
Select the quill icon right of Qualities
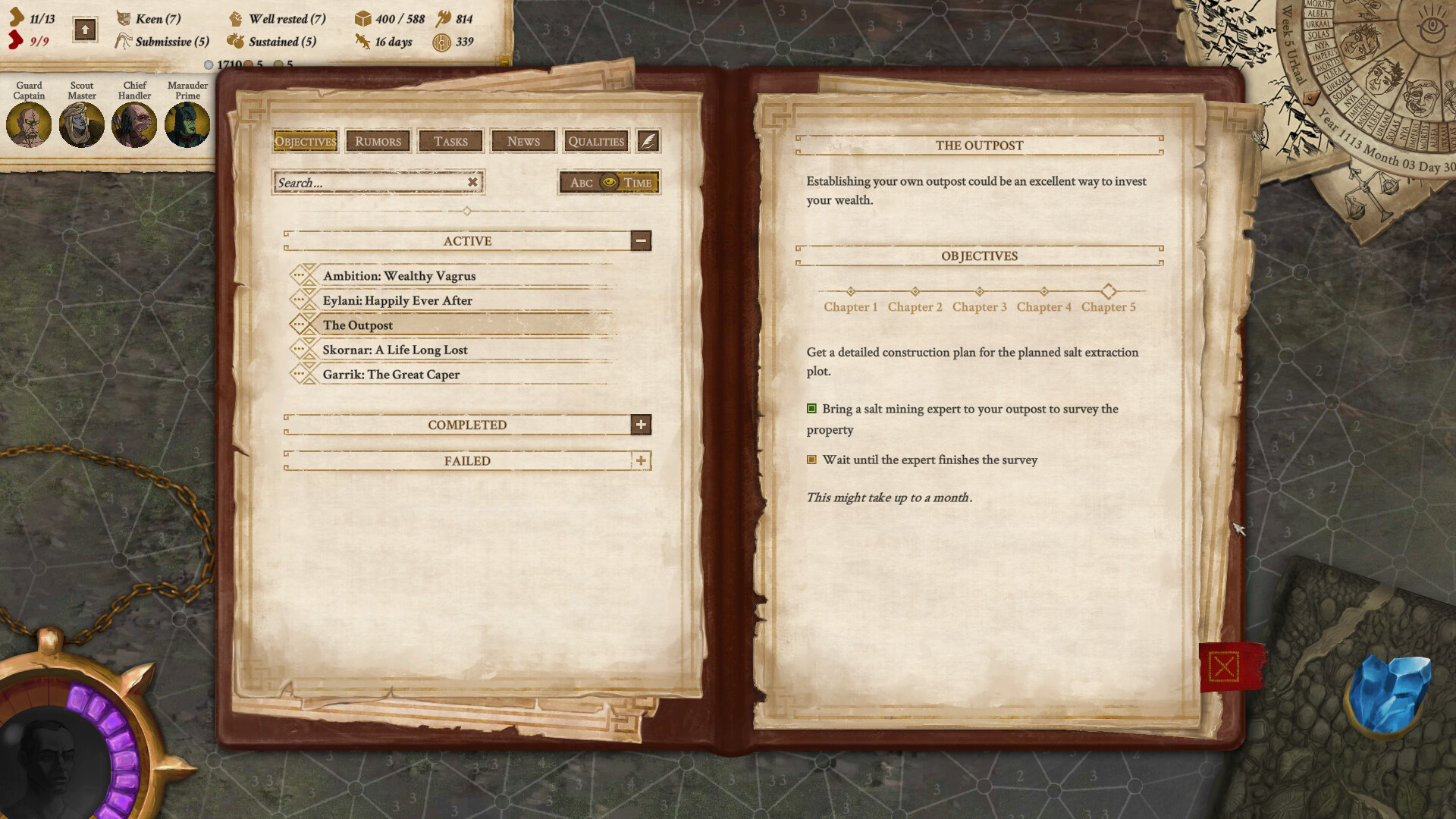pyautogui.click(x=647, y=141)
